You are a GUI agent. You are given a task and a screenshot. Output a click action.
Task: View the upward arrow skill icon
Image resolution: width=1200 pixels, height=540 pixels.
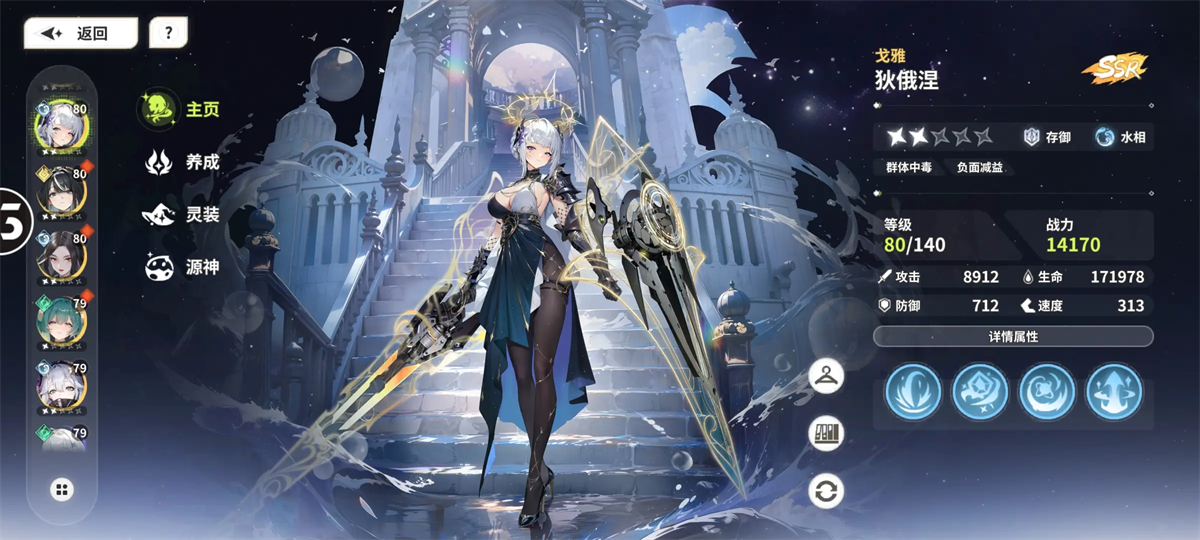1113,391
